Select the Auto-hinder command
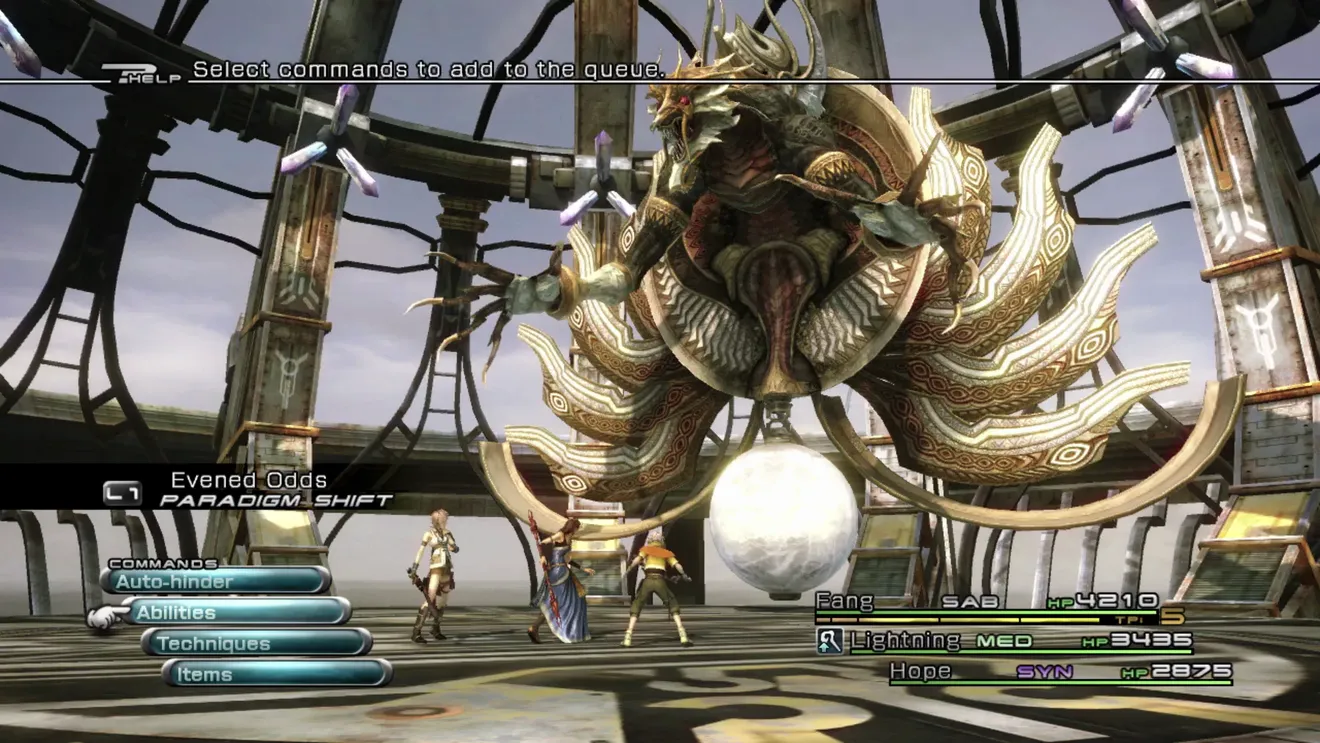The height and width of the screenshot is (743, 1320). point(216,581)
